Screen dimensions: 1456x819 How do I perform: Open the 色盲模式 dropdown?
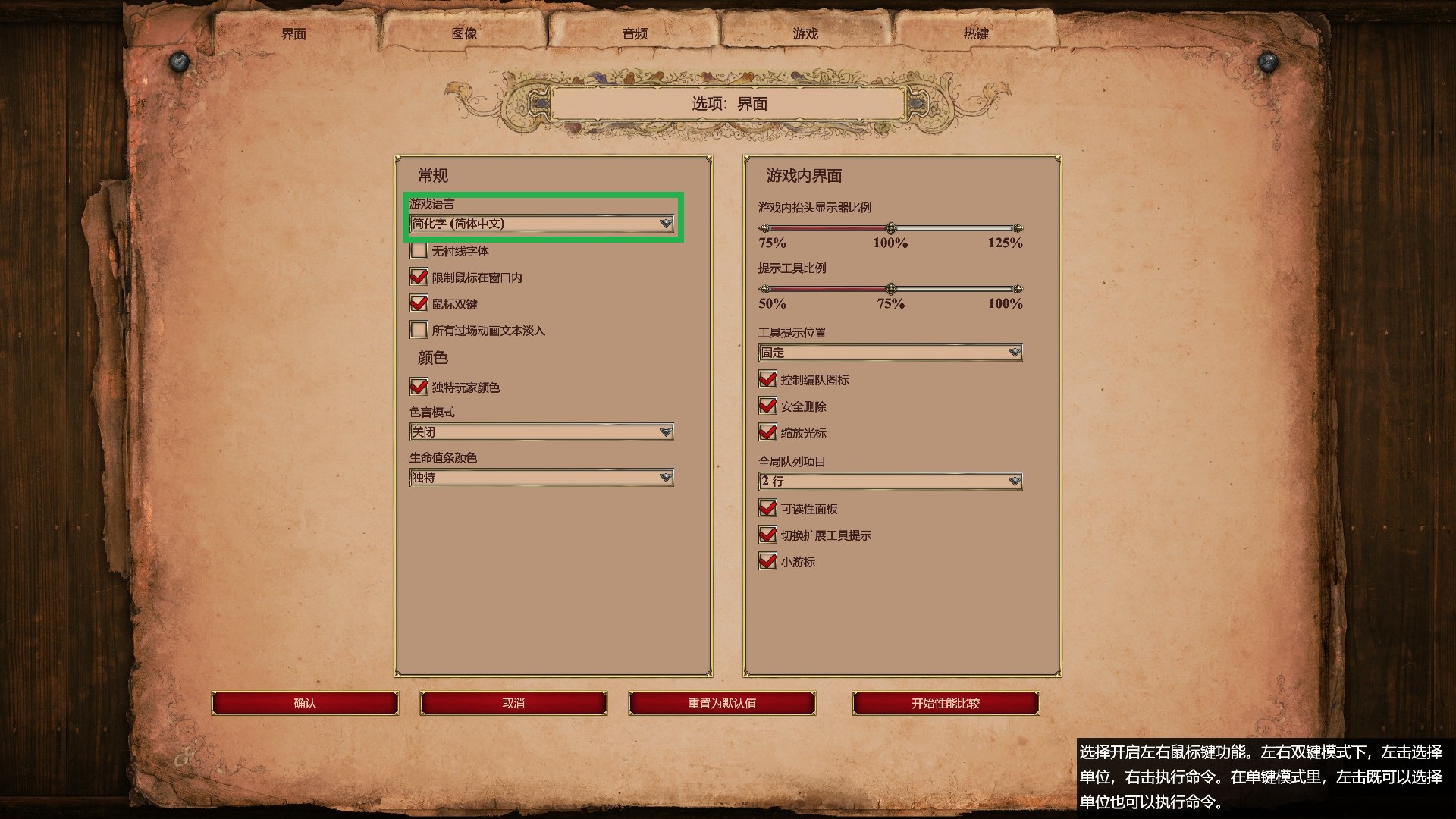point(541,432)
